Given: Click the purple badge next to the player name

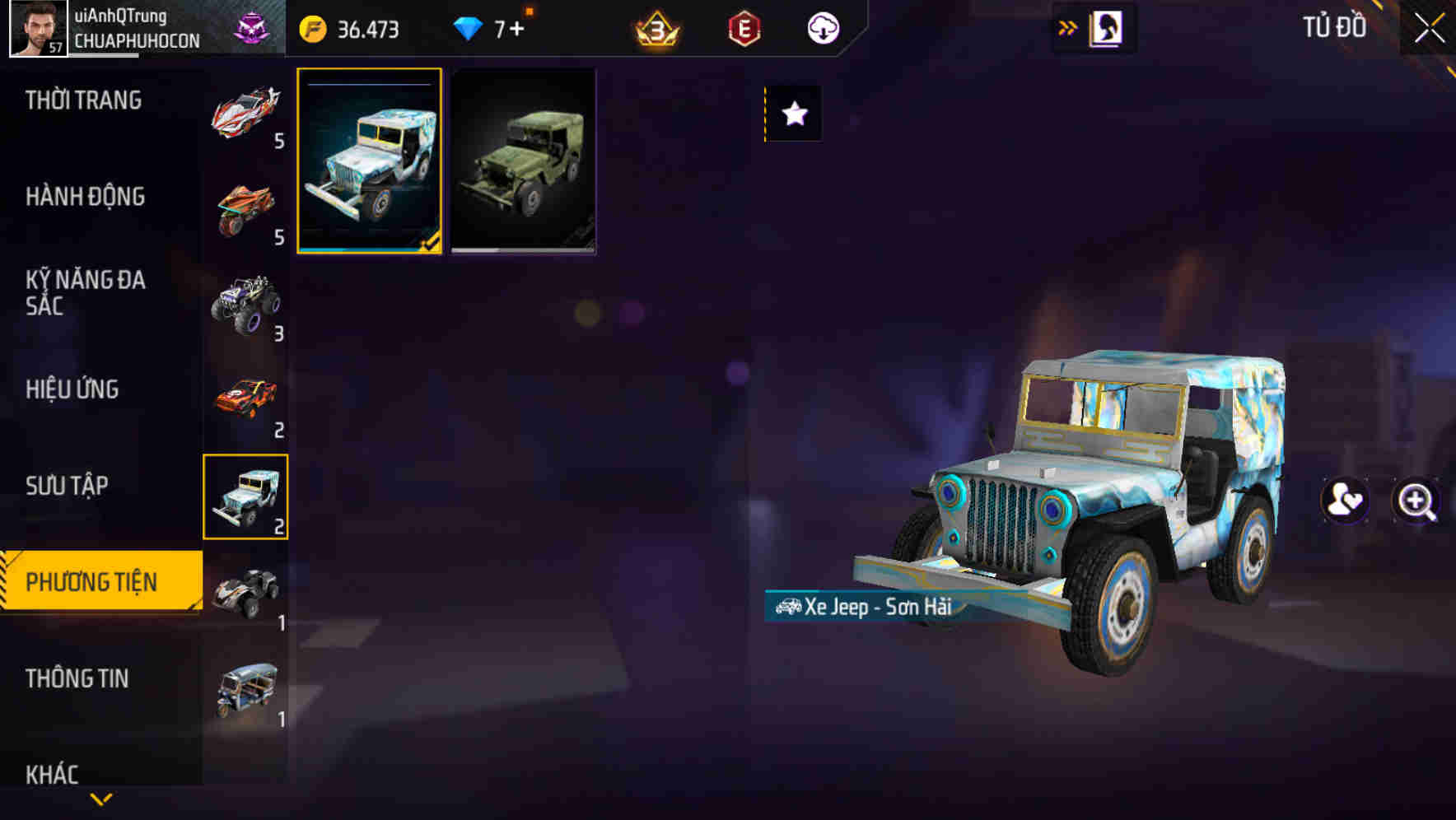Looking at the screenshot, I should point(253,26).
